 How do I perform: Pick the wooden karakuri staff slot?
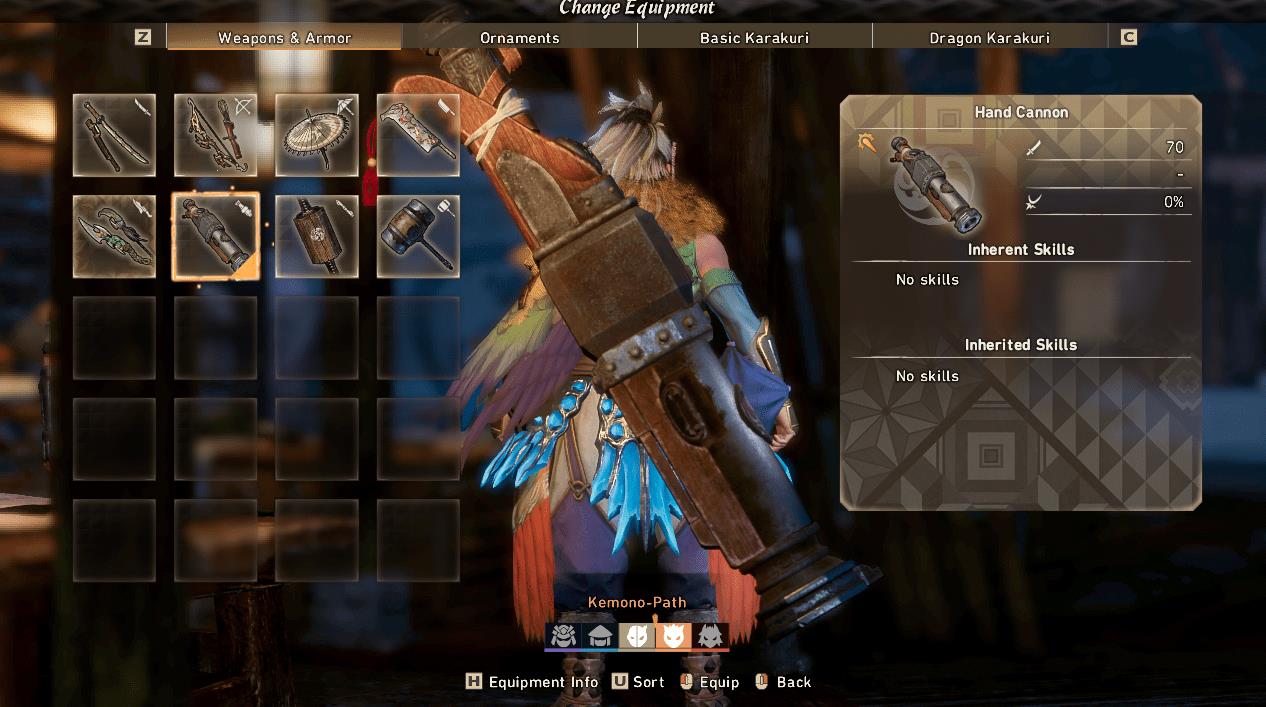(x=317, y=236)
